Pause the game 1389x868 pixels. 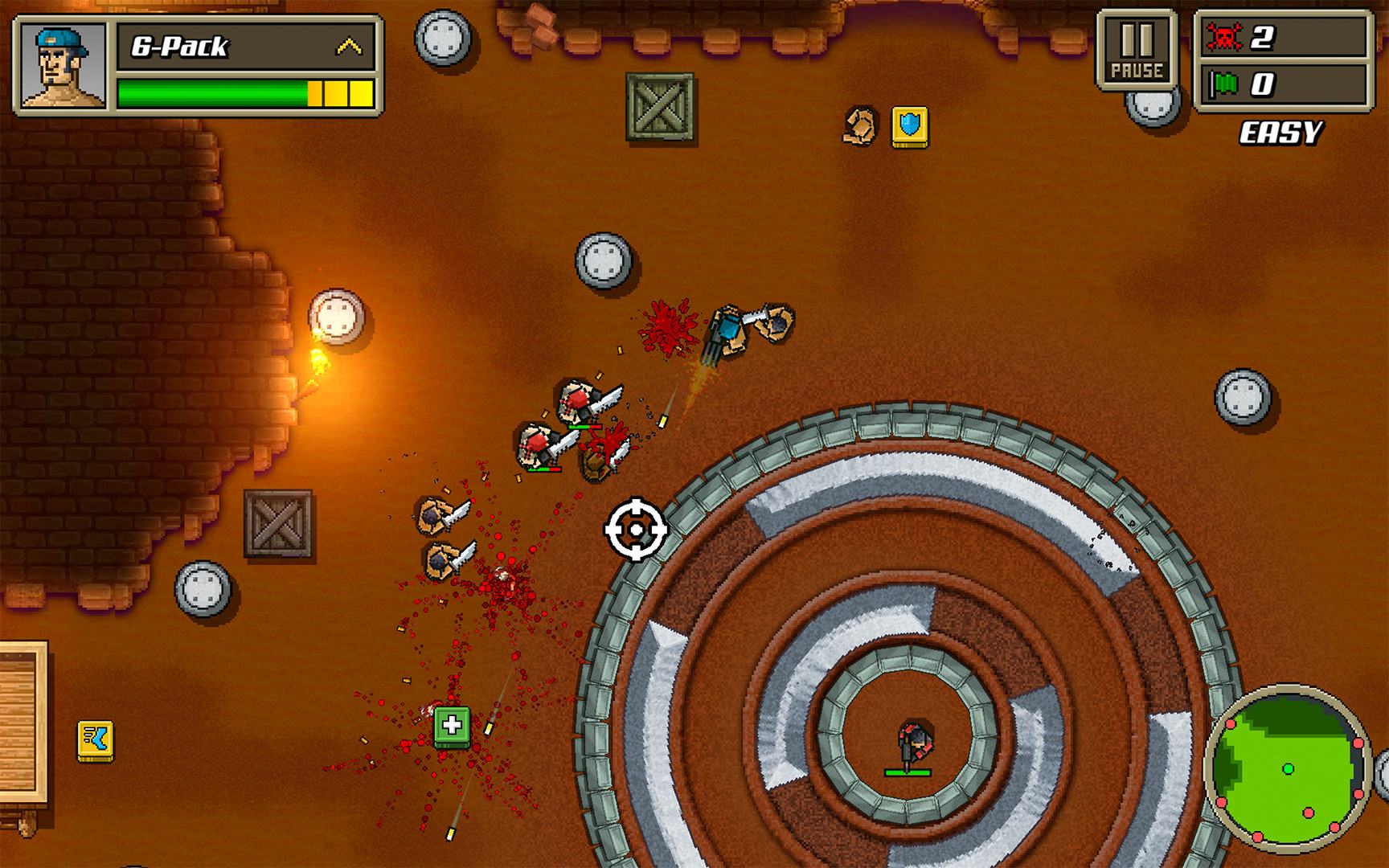click(x=1136, y=50)
